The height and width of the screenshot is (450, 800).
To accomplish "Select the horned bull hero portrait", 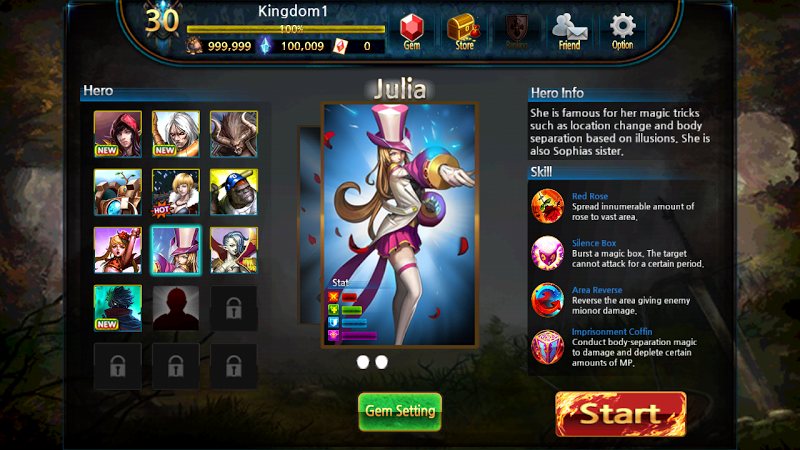I will click(234, 134).
